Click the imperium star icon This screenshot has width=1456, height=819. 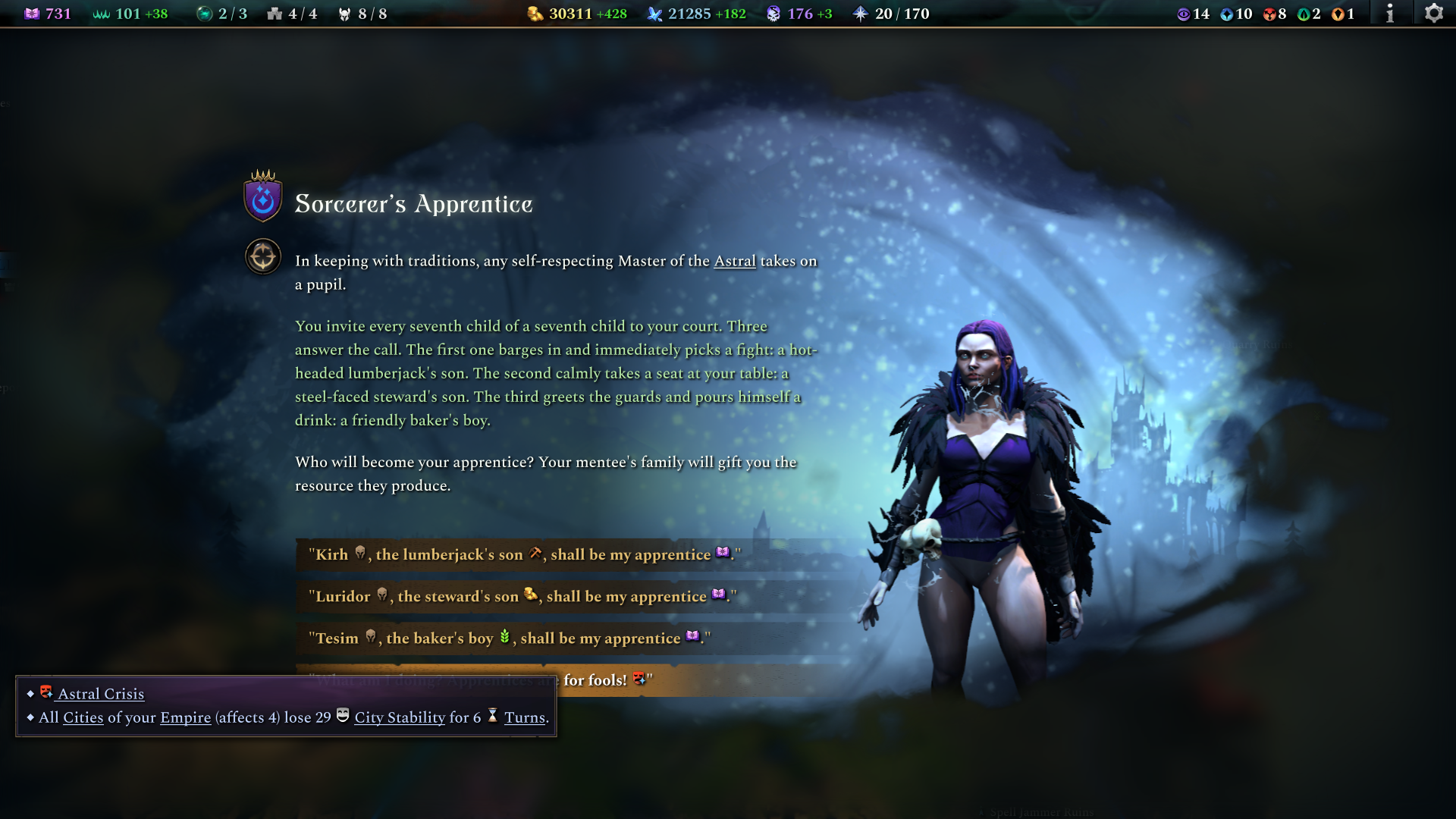tap(860, 13)
